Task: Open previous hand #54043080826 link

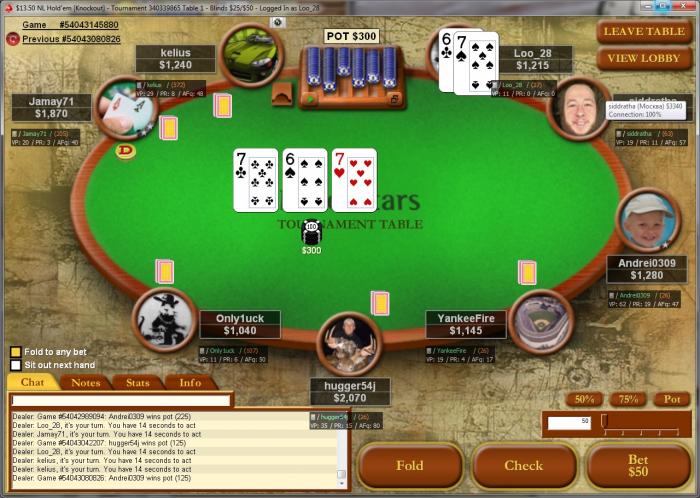Action: (71, 39)
